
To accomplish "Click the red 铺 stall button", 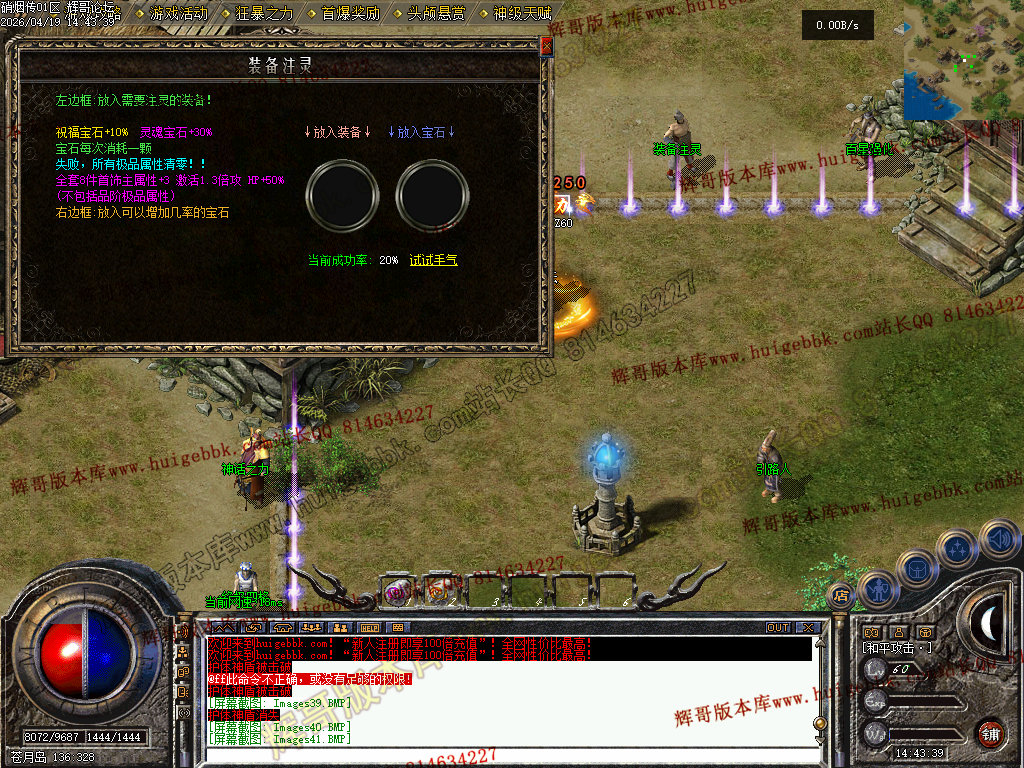I will 990,733.
